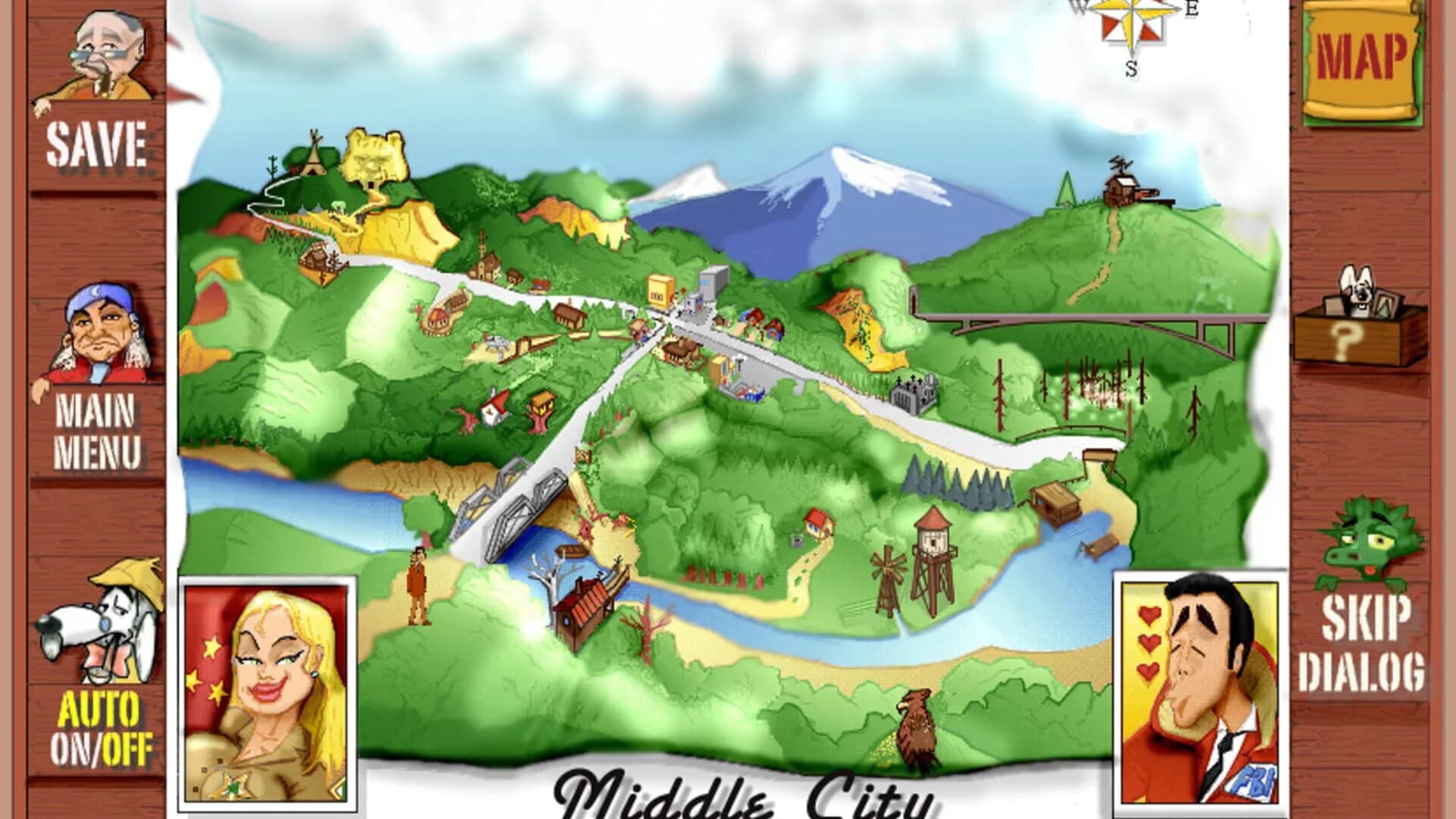Toggle Auto On/Off
The image size is (1456, 819).
point(102,728)
